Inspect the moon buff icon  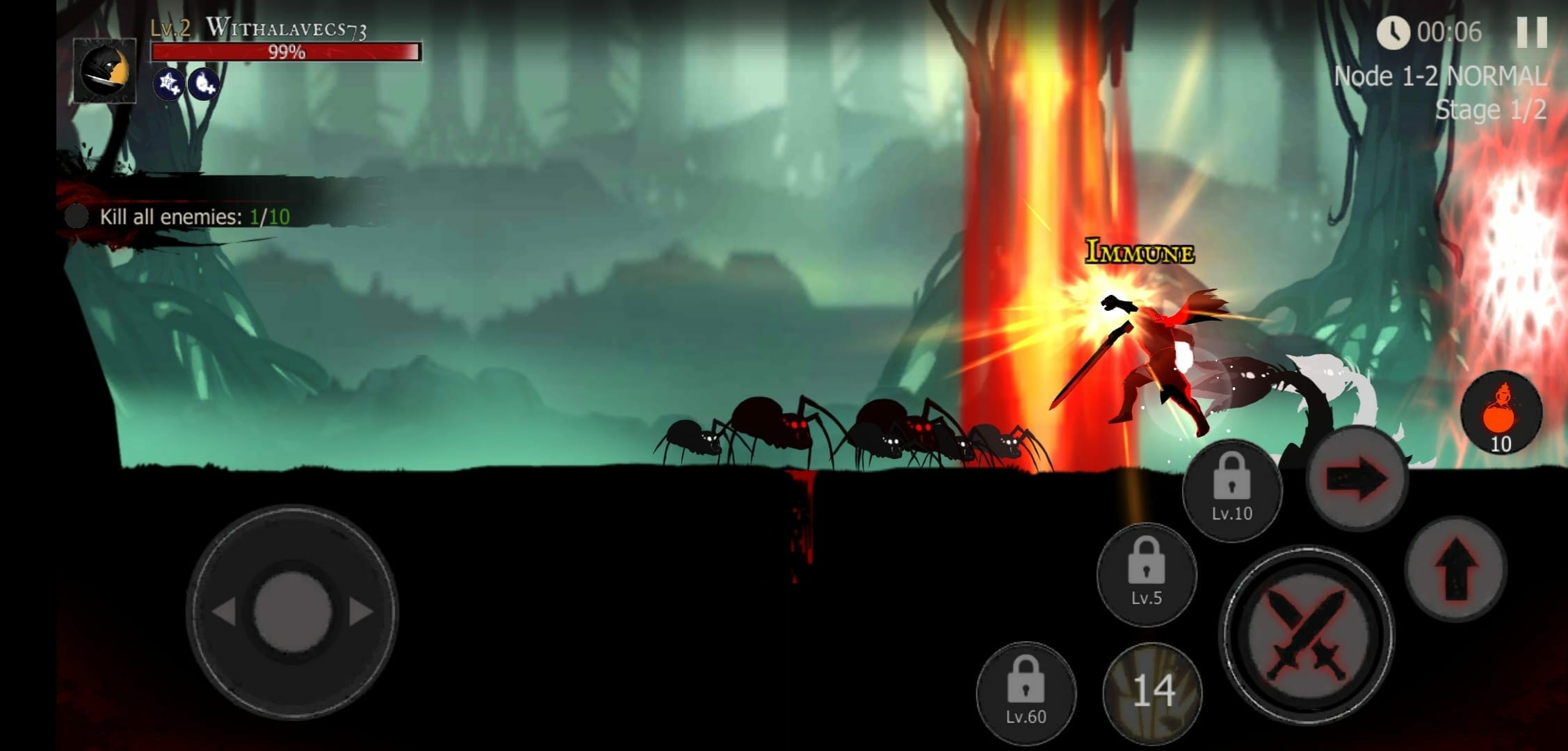click(204, 85)
